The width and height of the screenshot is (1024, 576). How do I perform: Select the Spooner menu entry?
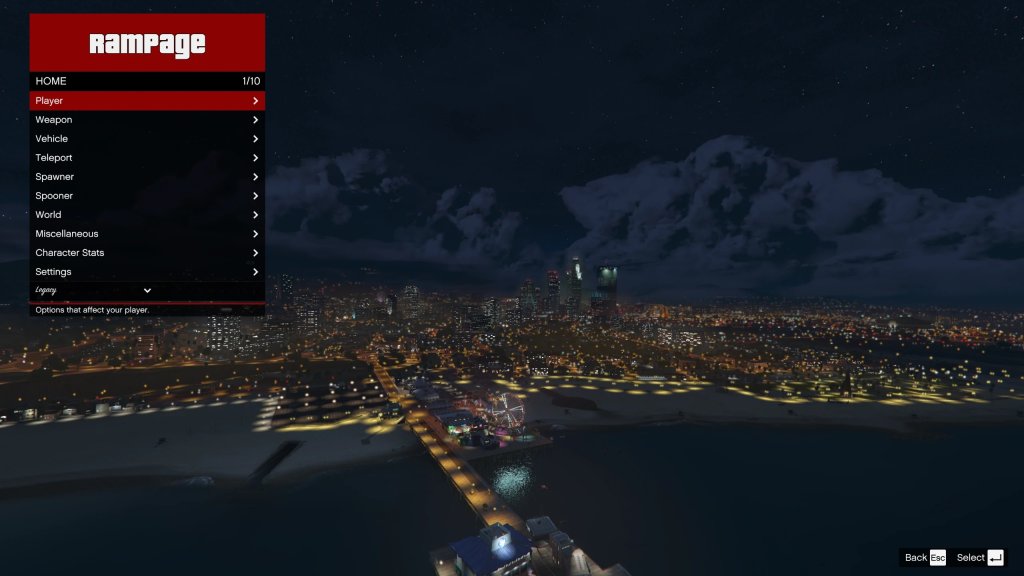tap(147, 196)
